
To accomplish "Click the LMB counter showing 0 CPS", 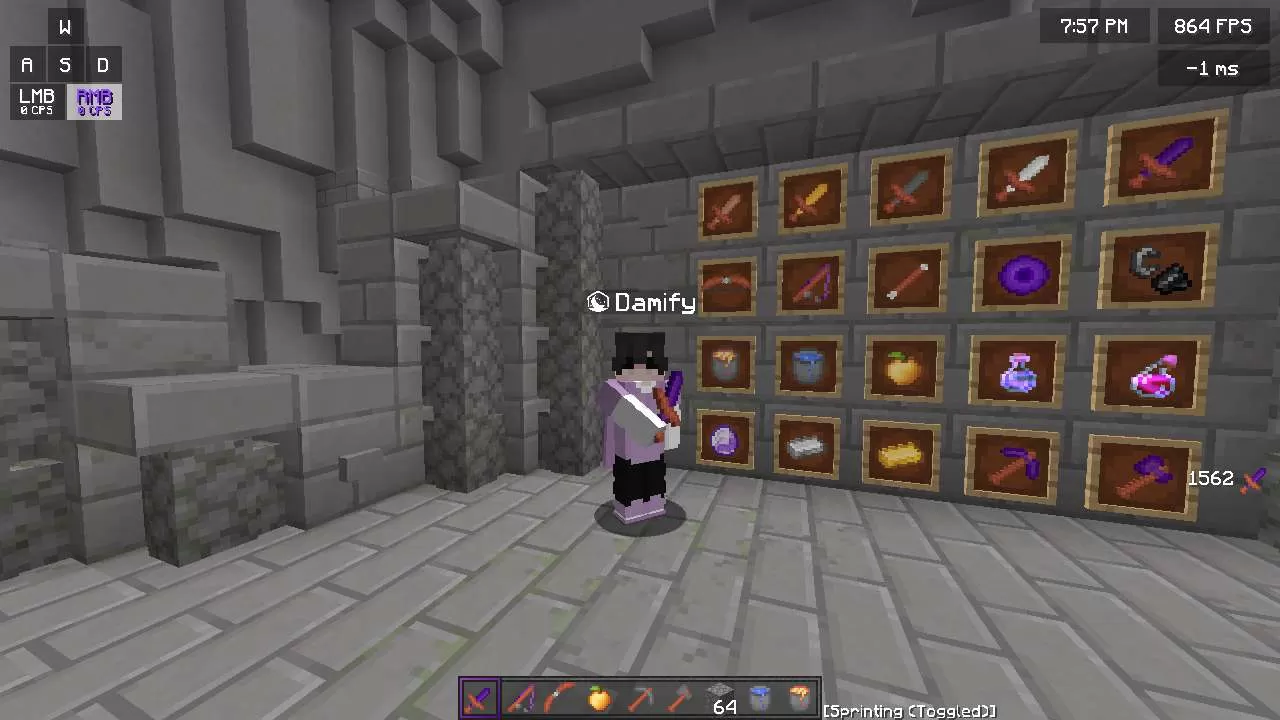I will pyautogui.click(x=35, y=102).
